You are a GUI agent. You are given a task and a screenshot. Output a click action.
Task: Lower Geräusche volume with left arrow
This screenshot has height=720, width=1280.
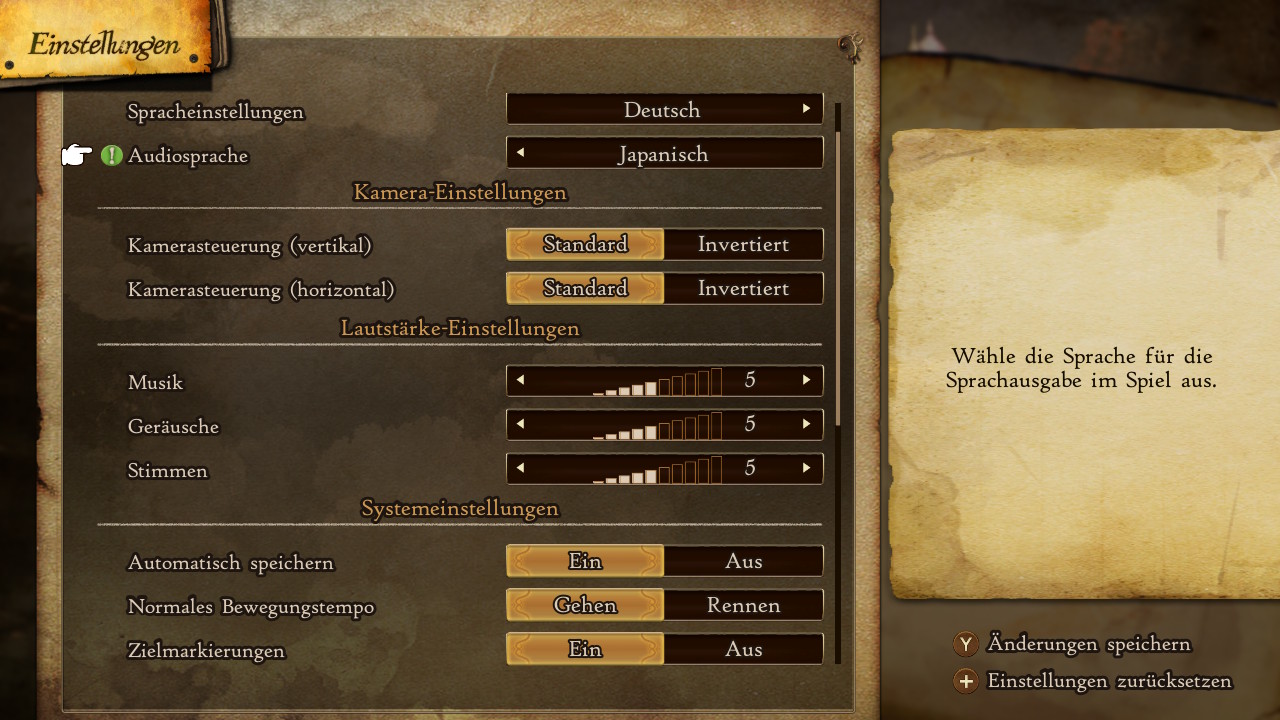[x=520, y=424]
